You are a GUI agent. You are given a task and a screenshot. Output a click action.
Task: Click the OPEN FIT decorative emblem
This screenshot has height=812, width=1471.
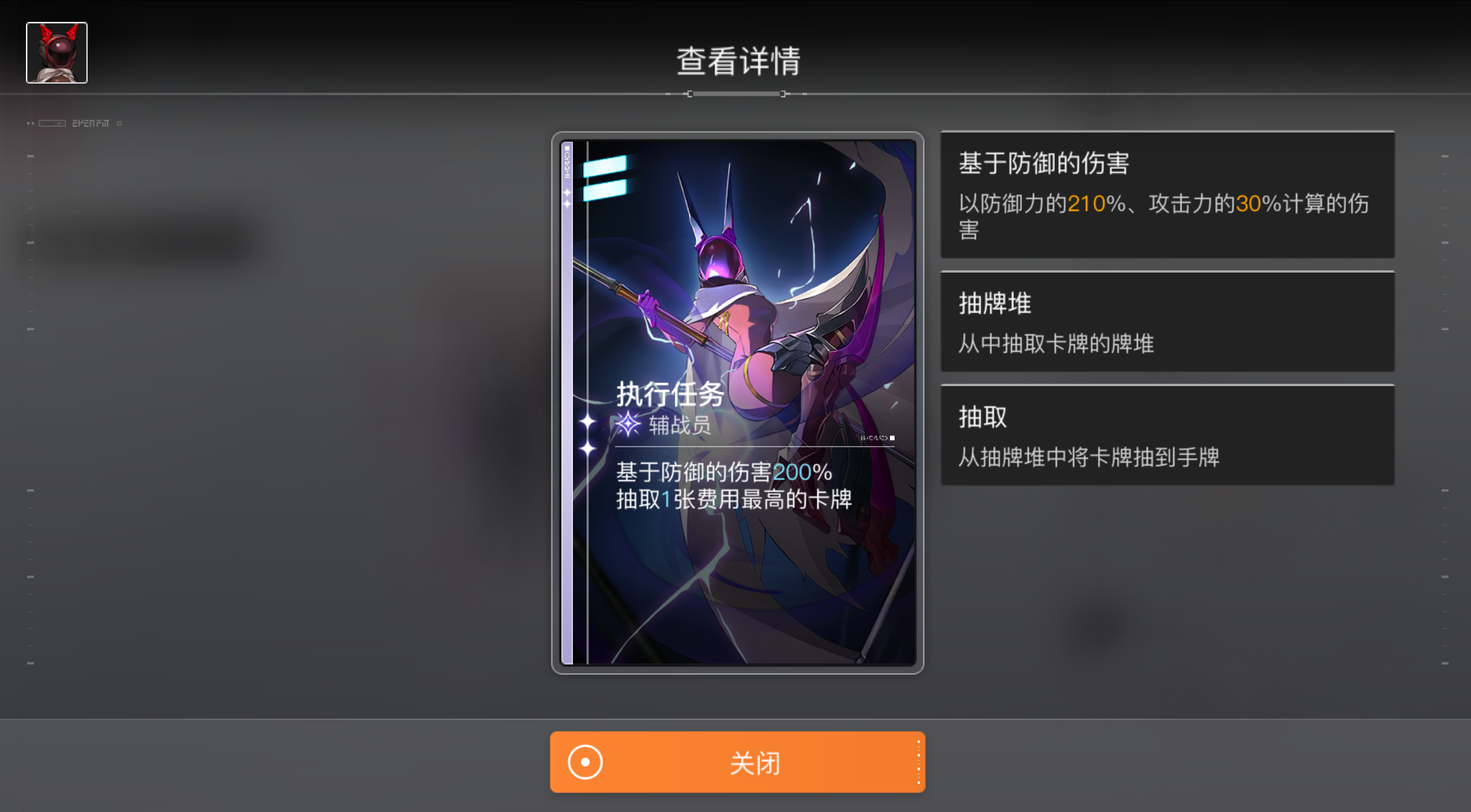click(x=91, y=123)
